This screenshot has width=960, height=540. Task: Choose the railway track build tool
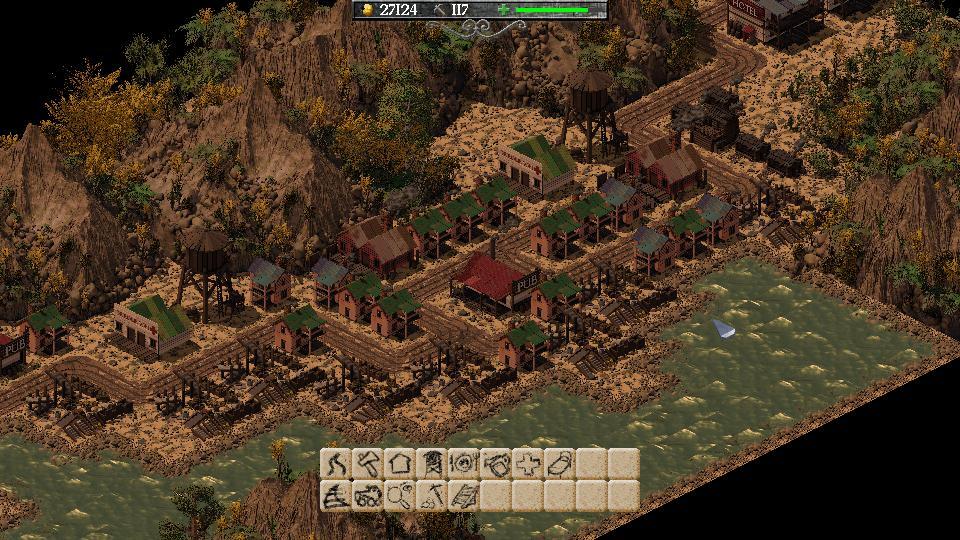click(463, 496)
